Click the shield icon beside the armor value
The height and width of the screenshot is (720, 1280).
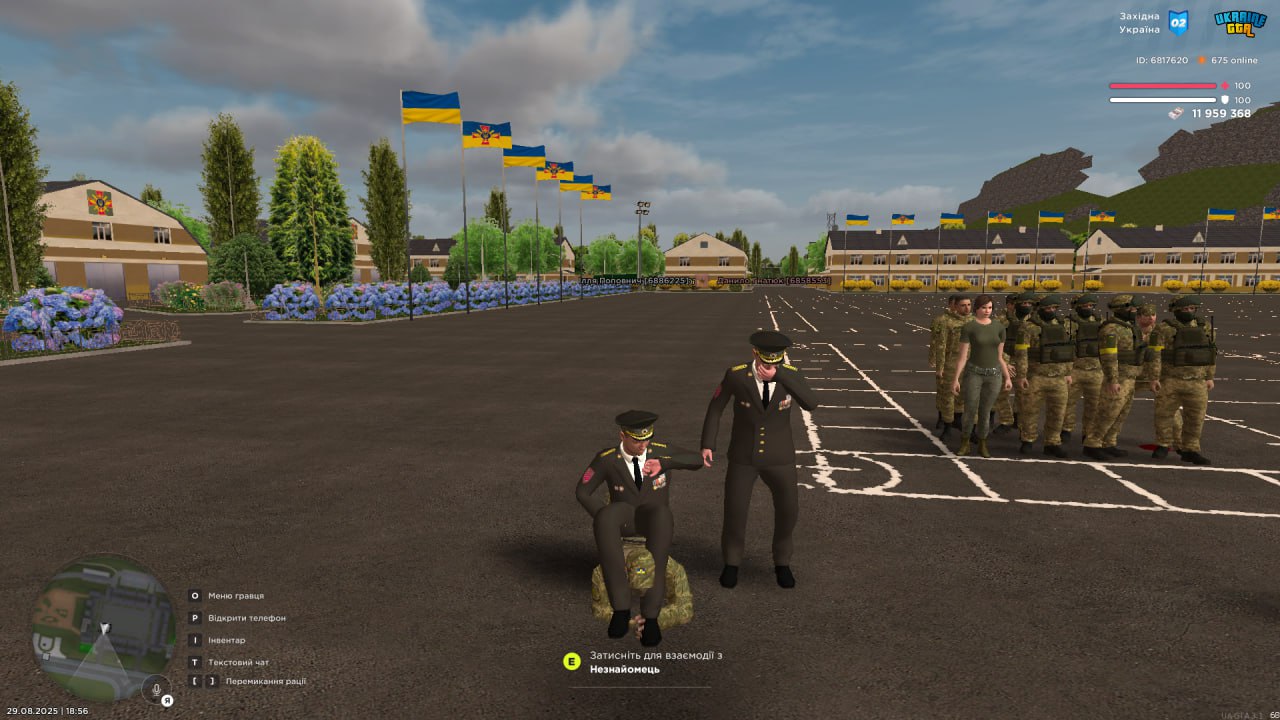1225,100
